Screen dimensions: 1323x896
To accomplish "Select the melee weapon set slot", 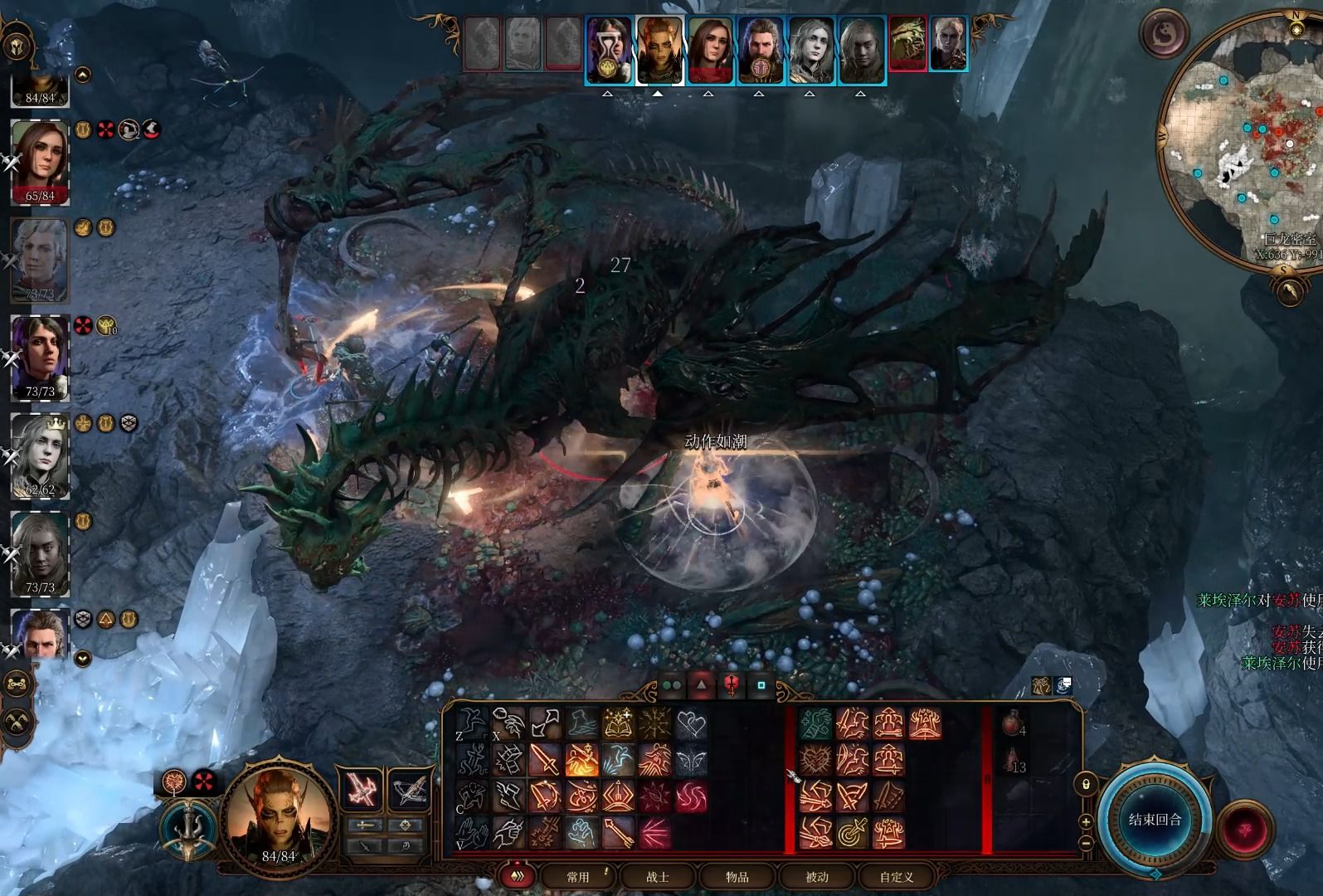I will [362, 791].
